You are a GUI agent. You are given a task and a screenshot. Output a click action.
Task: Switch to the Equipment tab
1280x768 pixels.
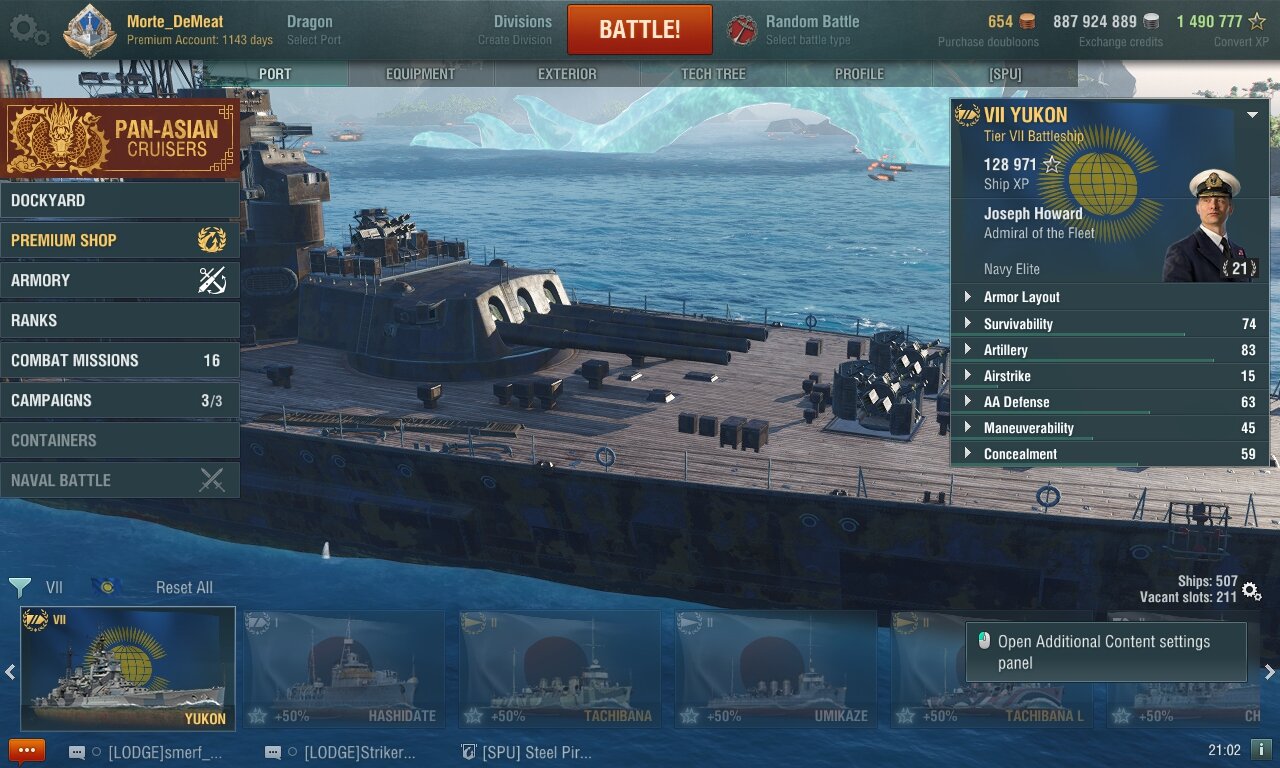[420, 74]
